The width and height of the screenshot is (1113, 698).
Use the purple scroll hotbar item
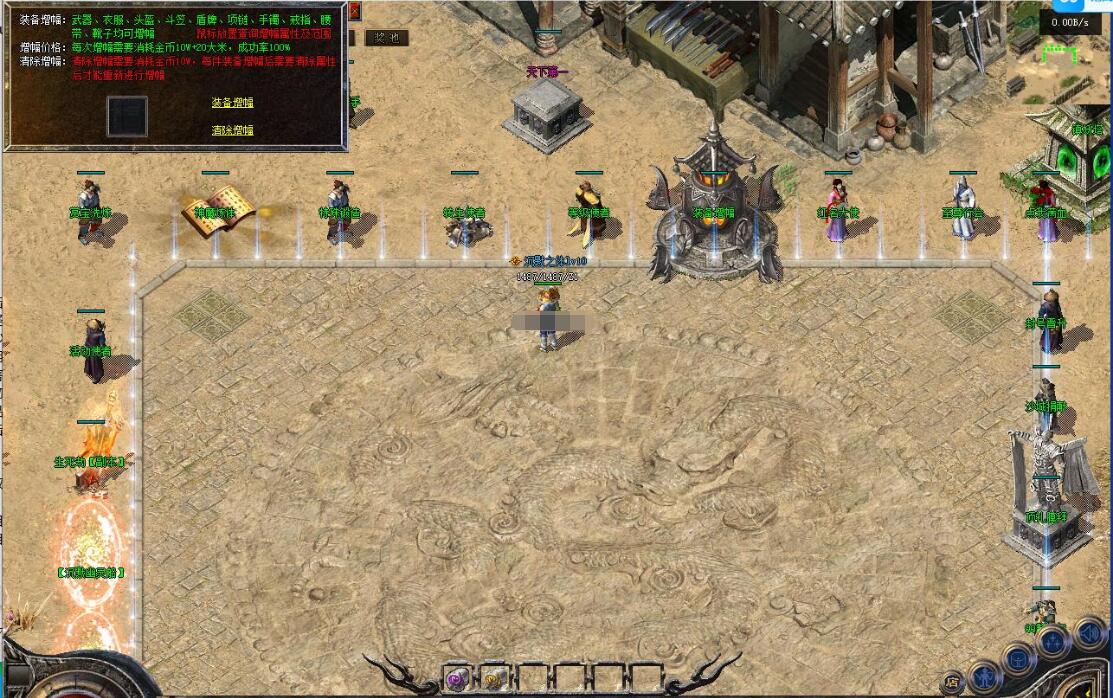458,676
